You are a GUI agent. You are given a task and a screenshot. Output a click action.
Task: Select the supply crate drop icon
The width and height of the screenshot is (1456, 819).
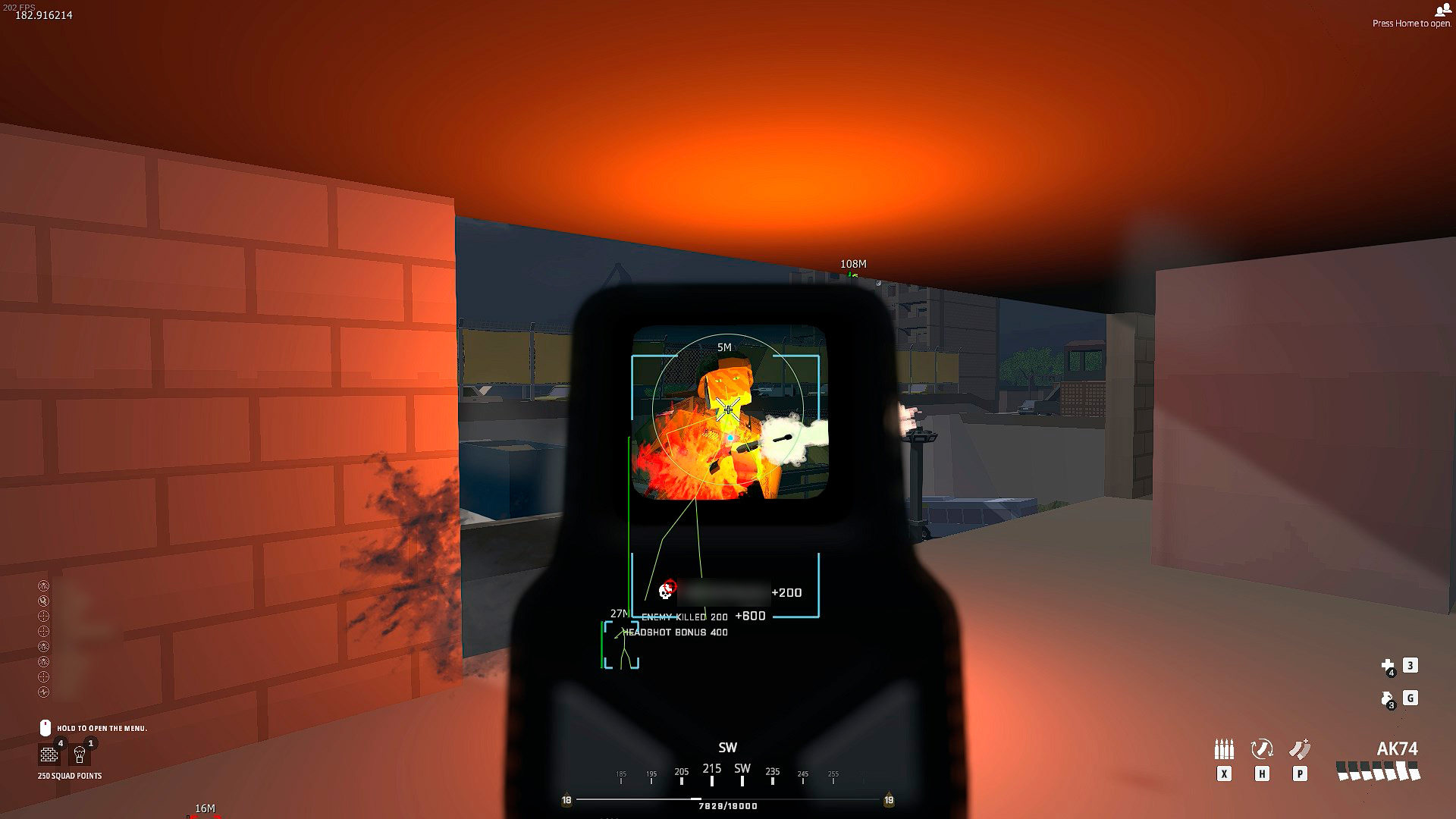click(79, 755)
